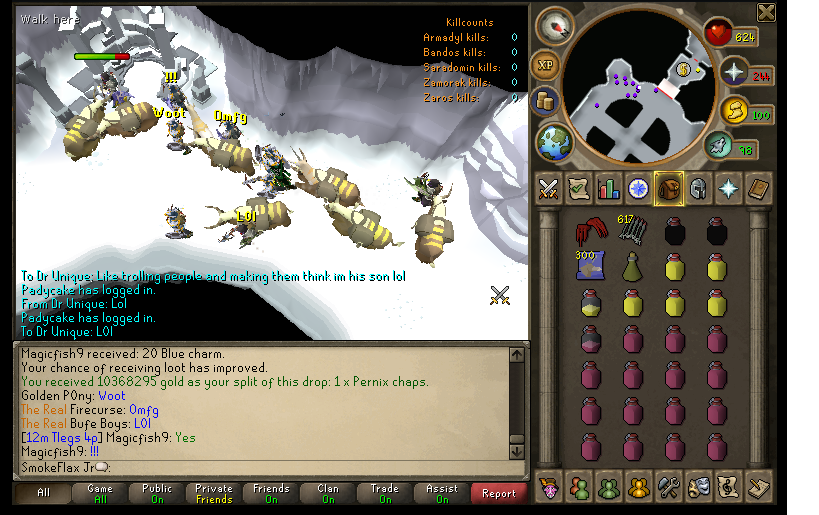Open the money pouch coins icon

point(545,100)
